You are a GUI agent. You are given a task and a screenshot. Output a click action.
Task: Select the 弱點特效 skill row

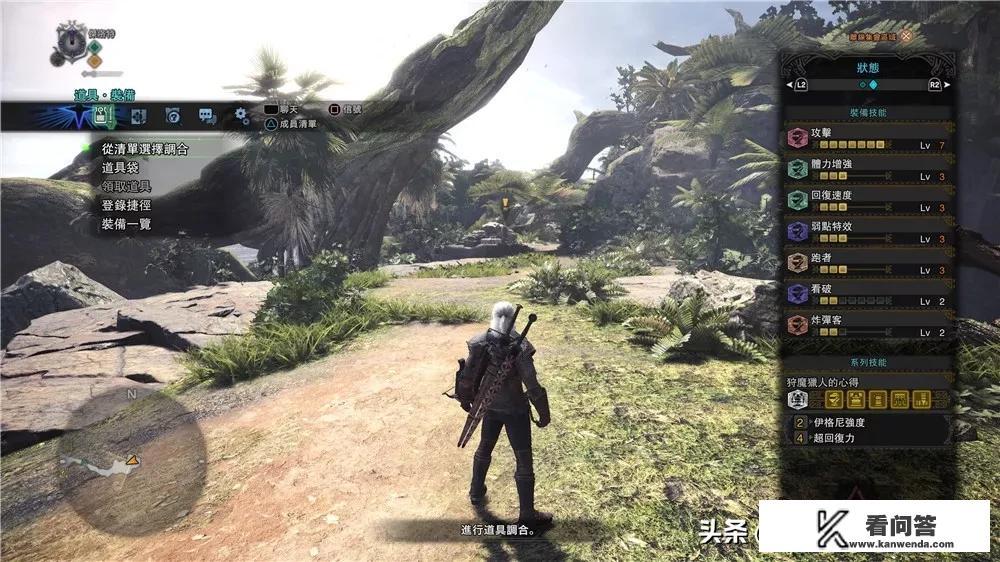coord(866,231)
